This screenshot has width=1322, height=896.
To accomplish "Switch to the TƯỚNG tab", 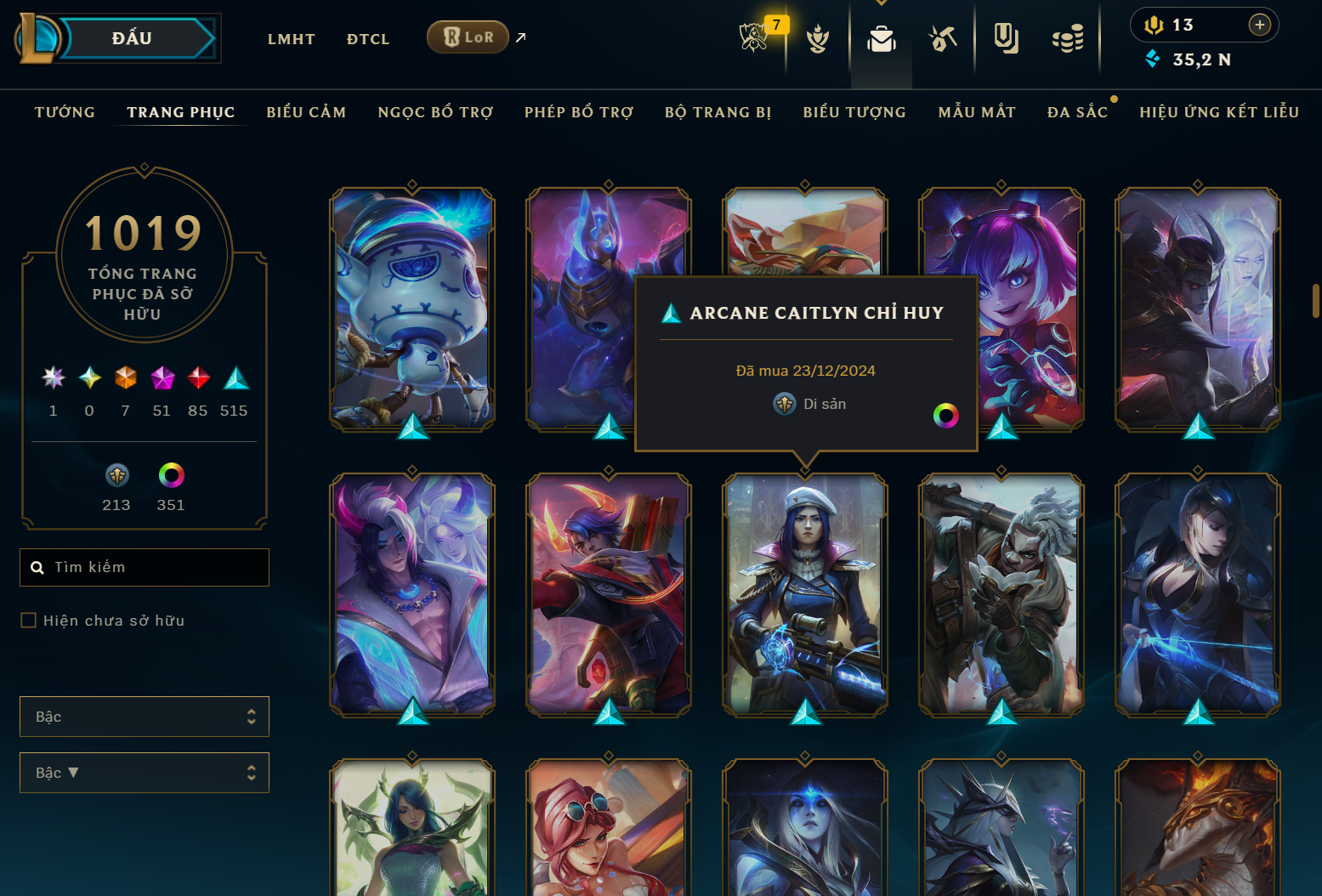I will (x=65, y=111).
